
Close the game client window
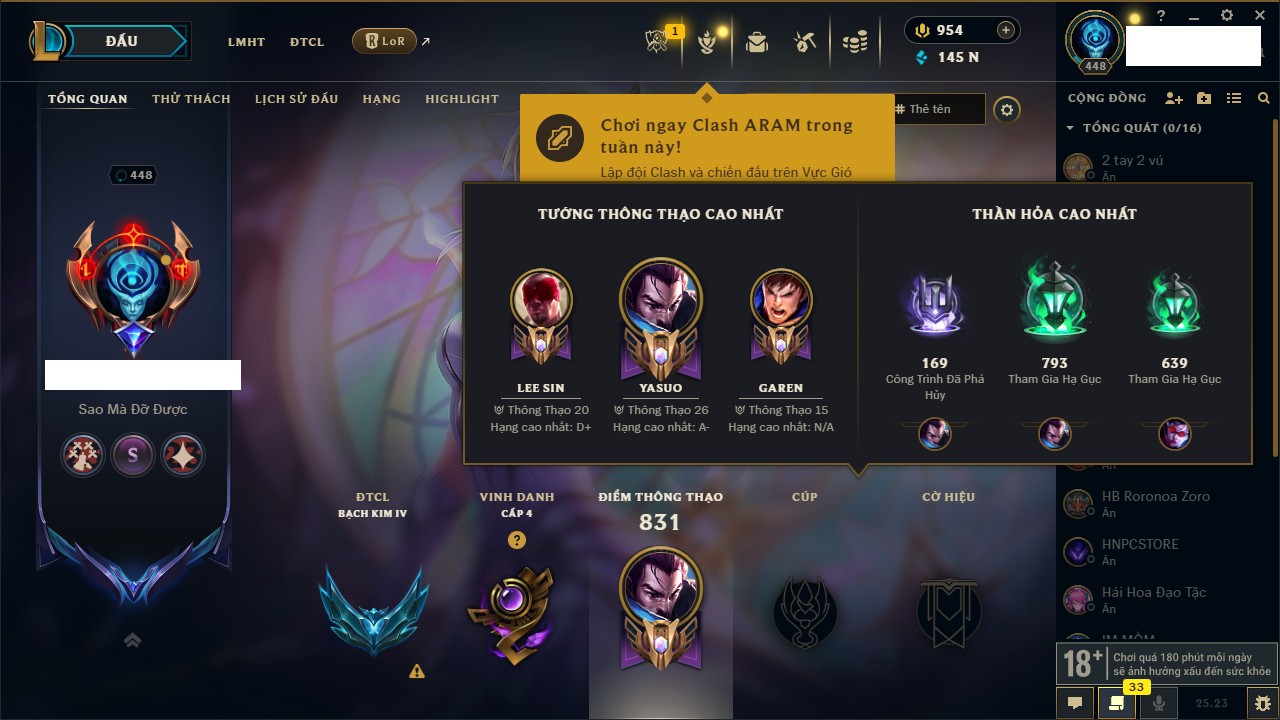point(1258,16)
